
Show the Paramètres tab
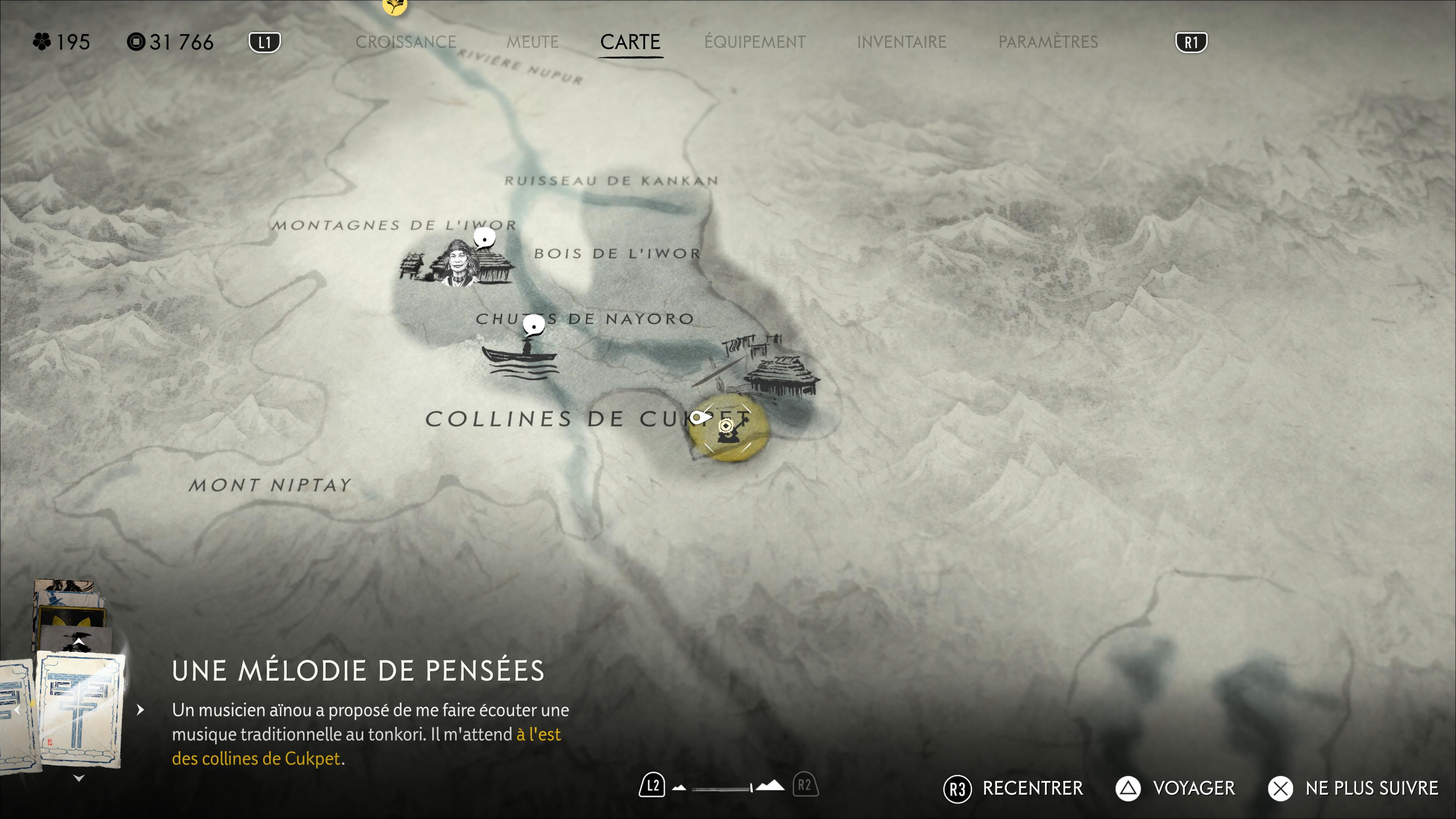(x=1048, y=42)
